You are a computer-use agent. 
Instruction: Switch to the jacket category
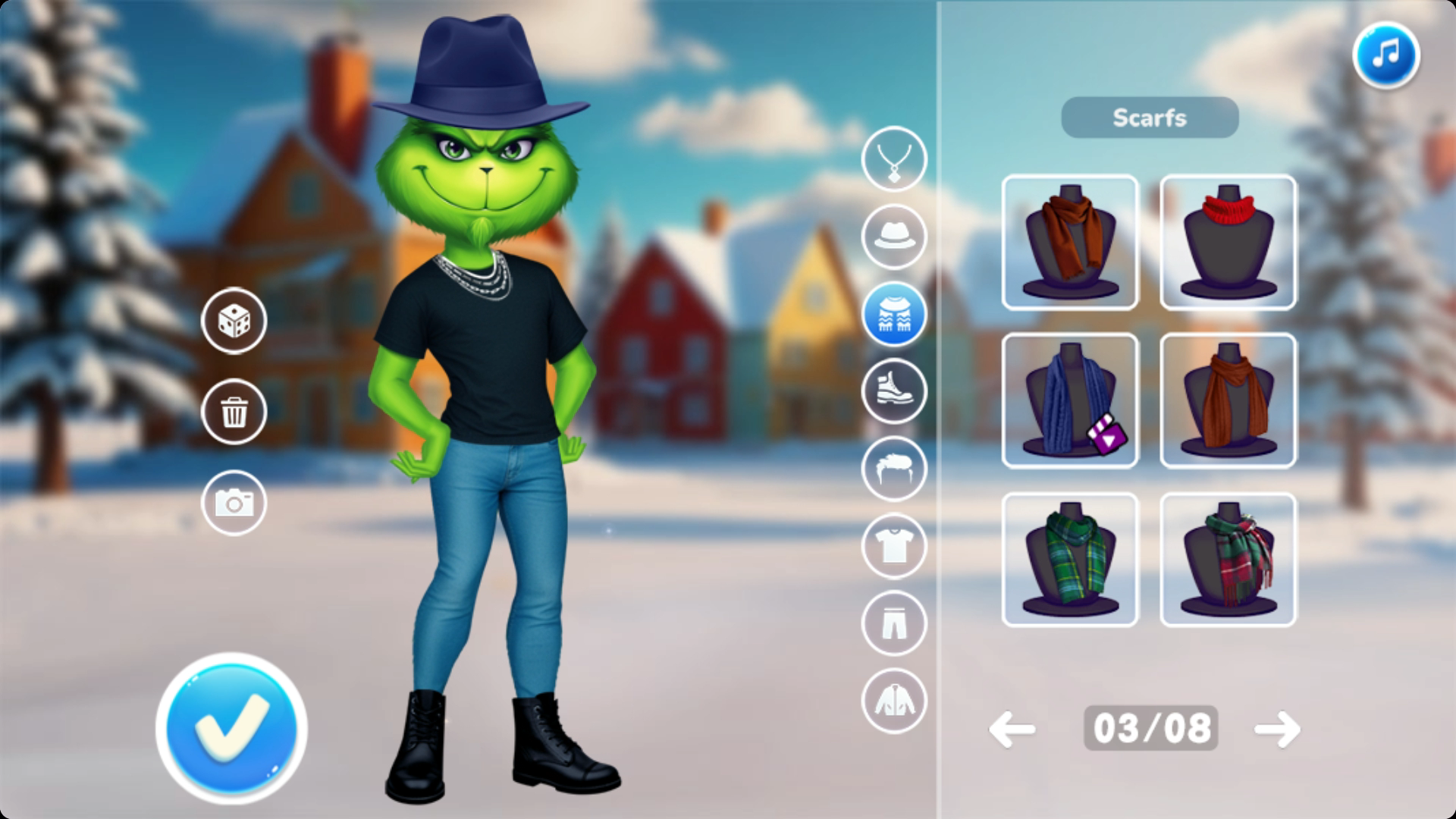[894, 701]
